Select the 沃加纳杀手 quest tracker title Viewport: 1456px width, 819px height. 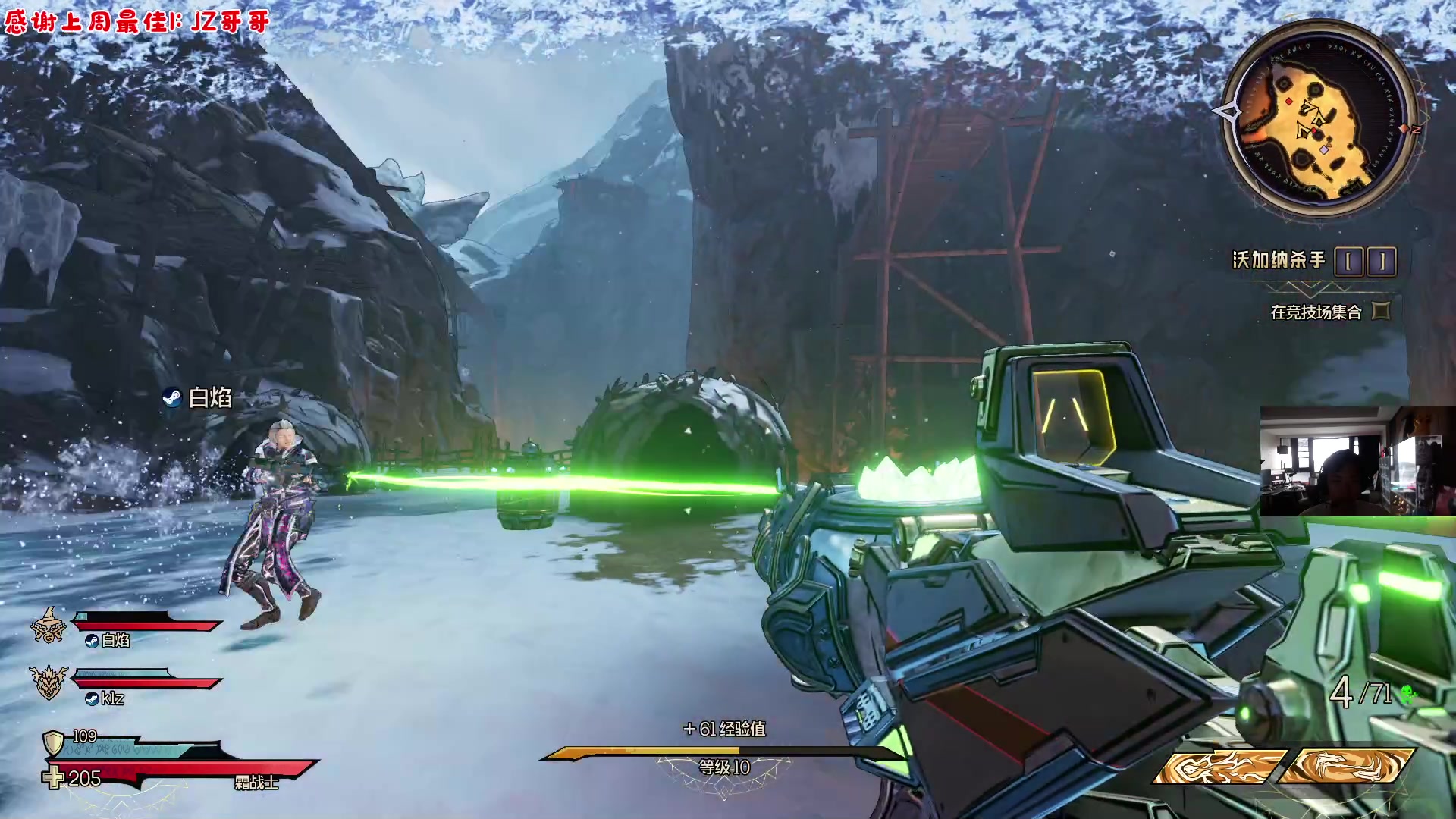(x=1279, y=261)
